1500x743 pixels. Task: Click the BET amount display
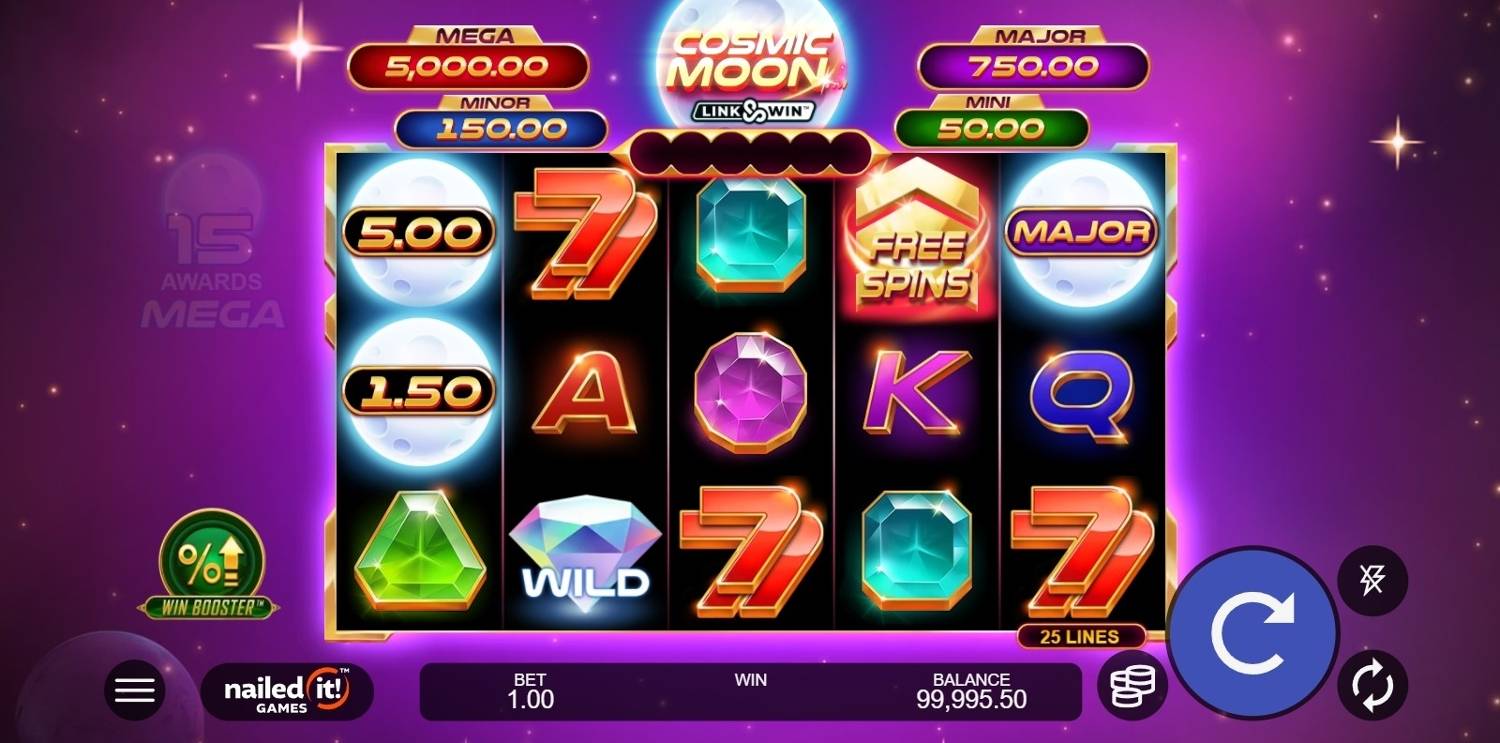(x=530, y=691)
